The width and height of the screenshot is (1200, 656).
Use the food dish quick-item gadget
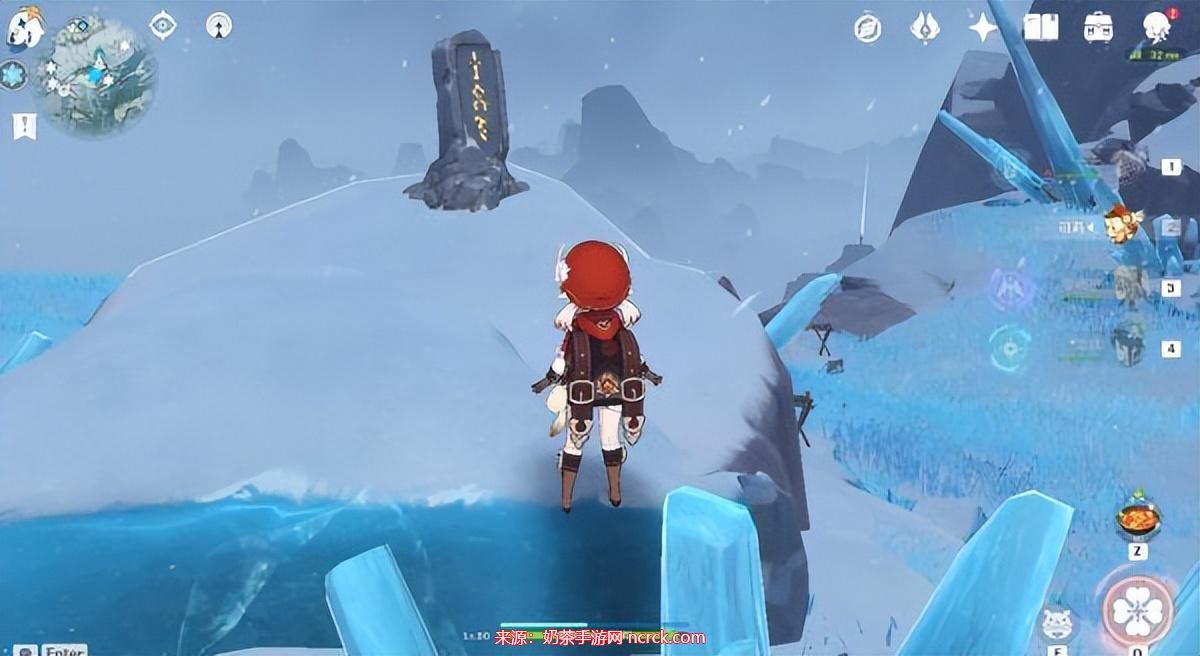coord(1138,517)
